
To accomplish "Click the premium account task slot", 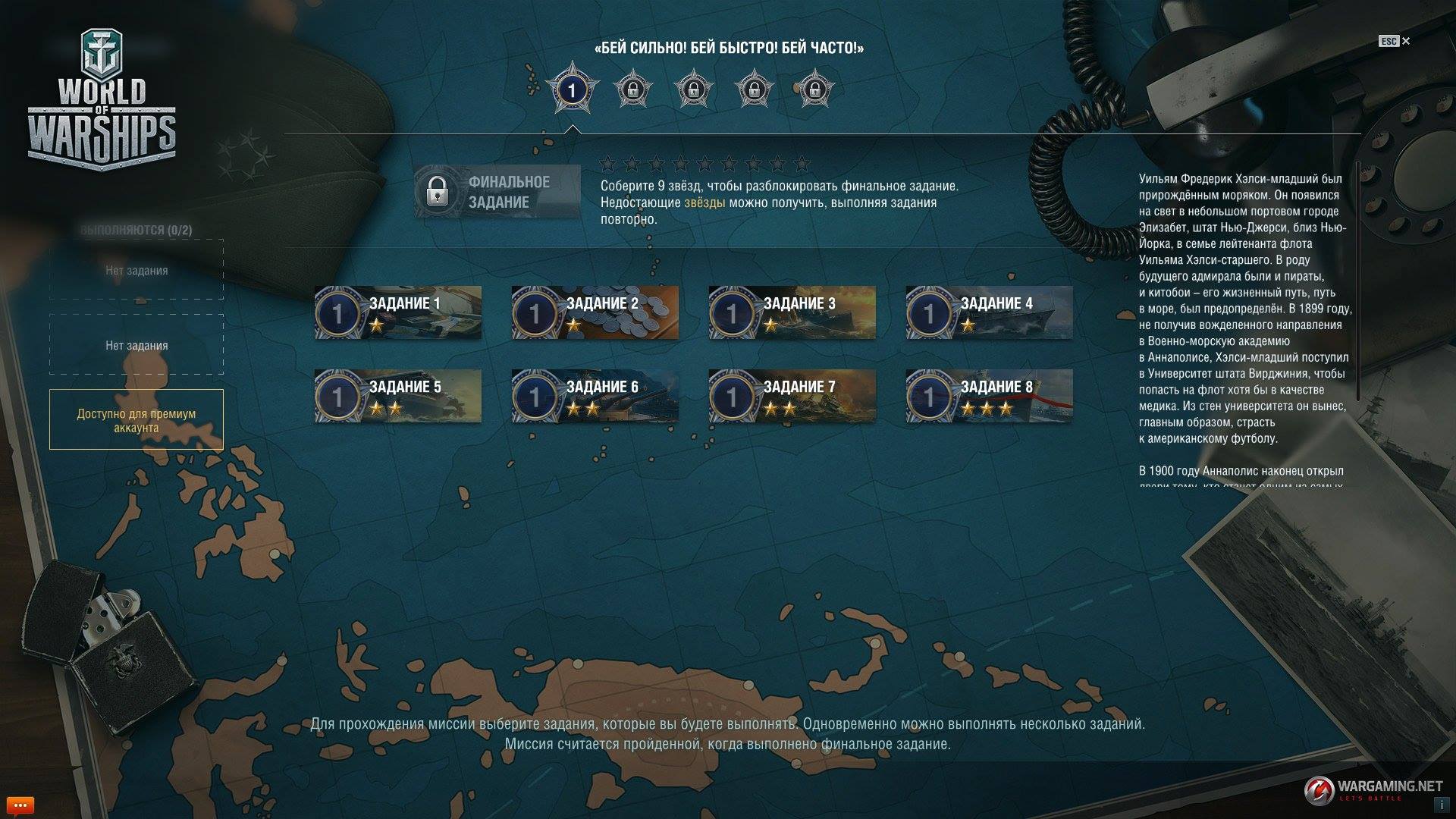I will (136, 420).
